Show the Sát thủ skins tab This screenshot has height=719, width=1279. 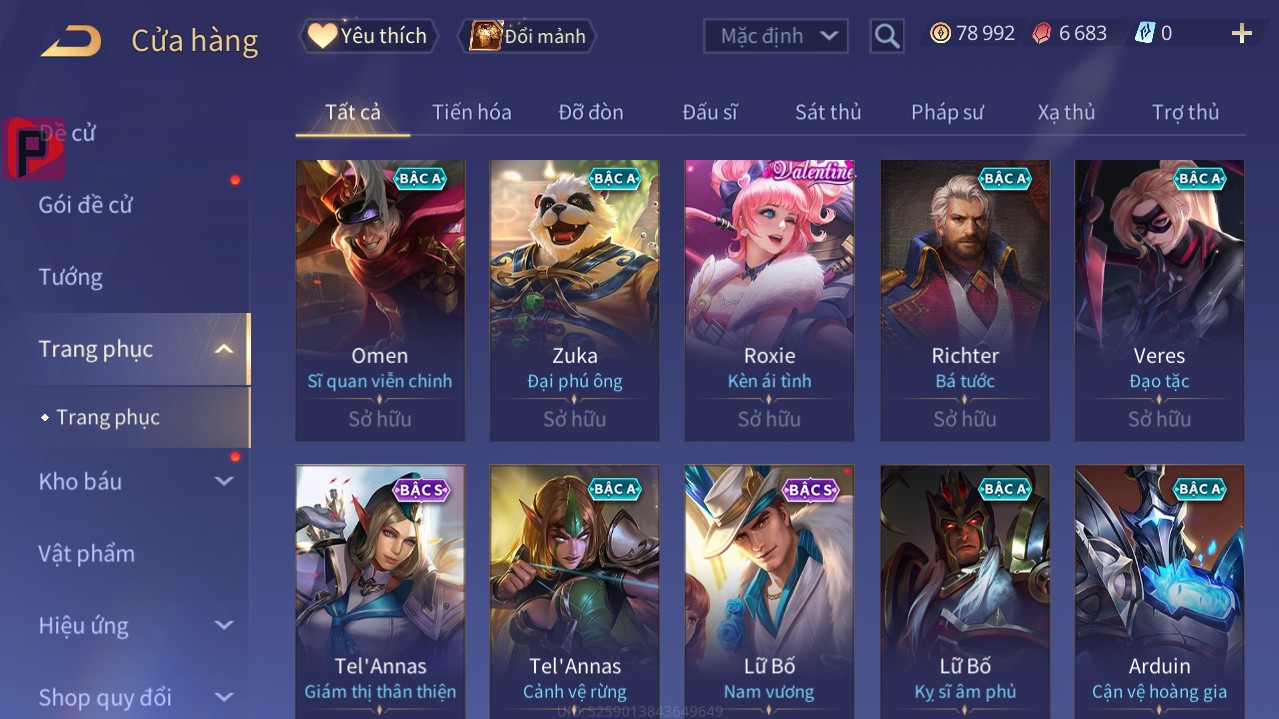pos(828,112)
